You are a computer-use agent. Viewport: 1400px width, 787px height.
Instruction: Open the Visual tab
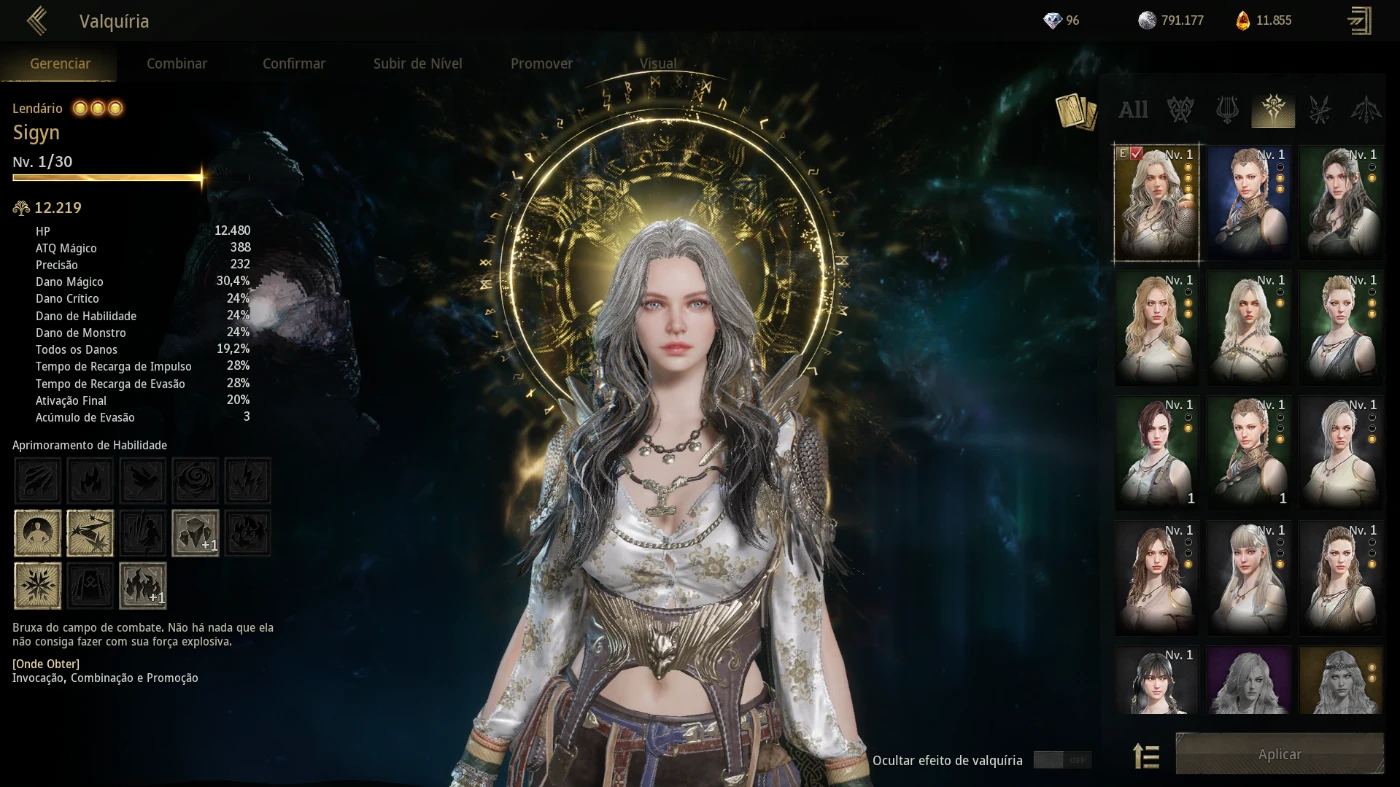pos(658,63)
